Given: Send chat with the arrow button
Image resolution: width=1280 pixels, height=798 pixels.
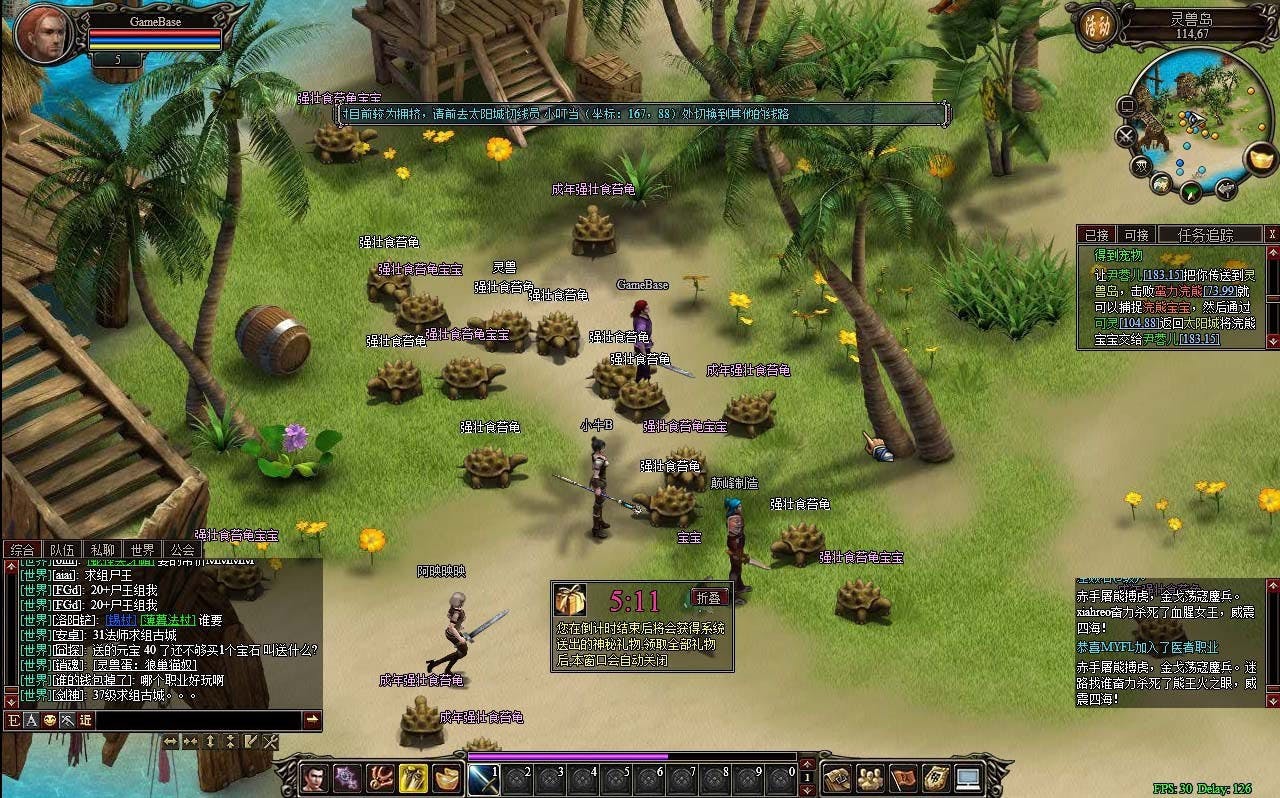Looking at the screenshot, I should 312,719.
